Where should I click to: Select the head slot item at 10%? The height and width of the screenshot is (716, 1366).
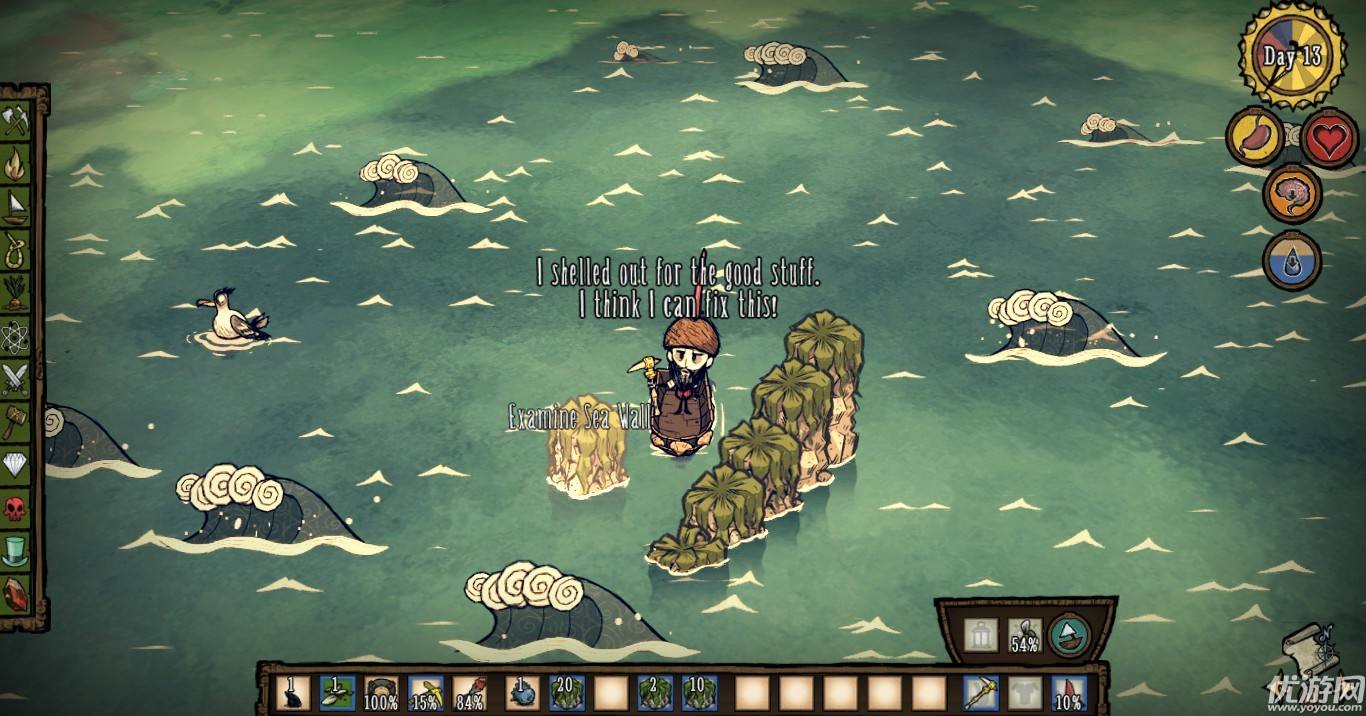(x=1068, y=692)
